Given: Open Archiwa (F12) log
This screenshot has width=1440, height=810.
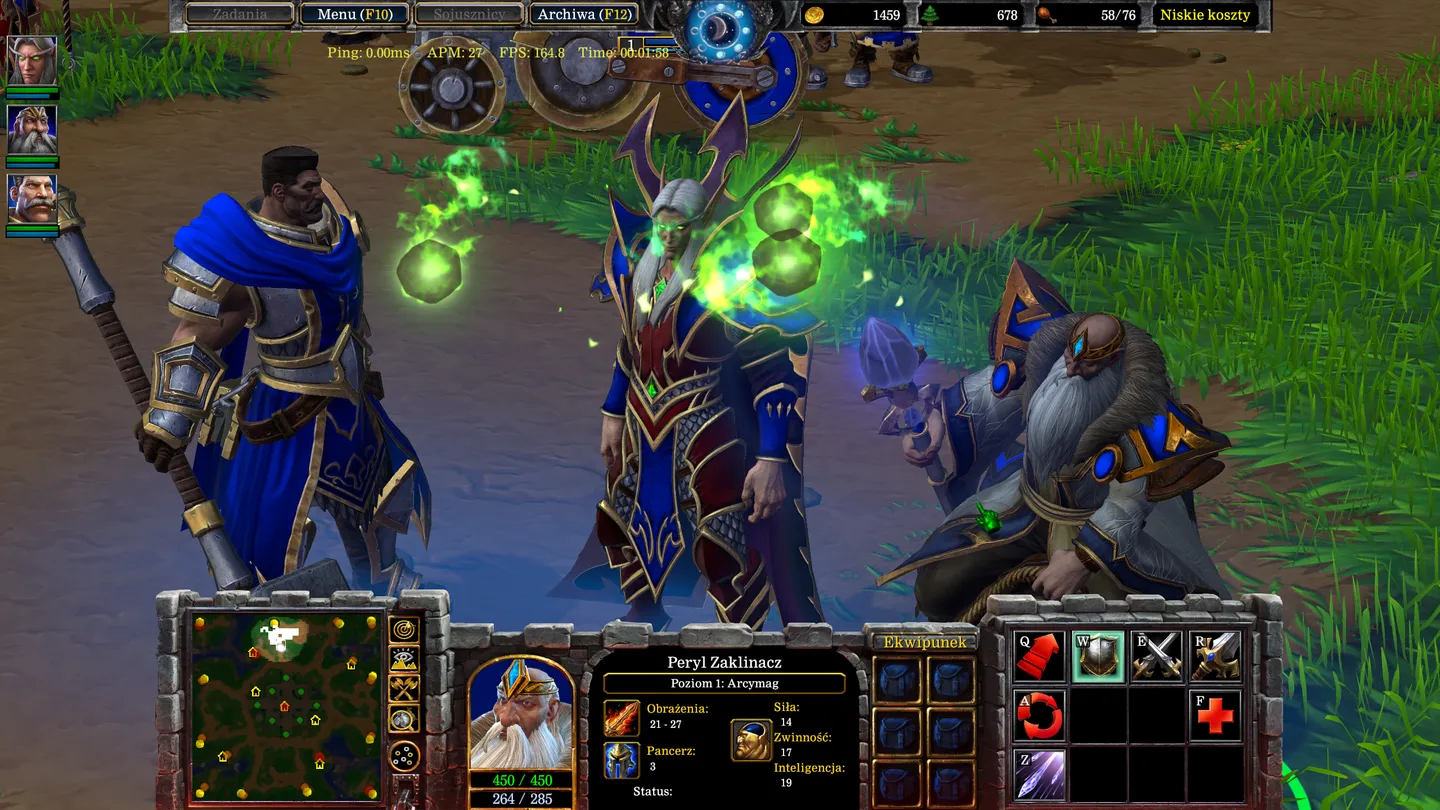Looking at the screenshot, I should 583,14.
